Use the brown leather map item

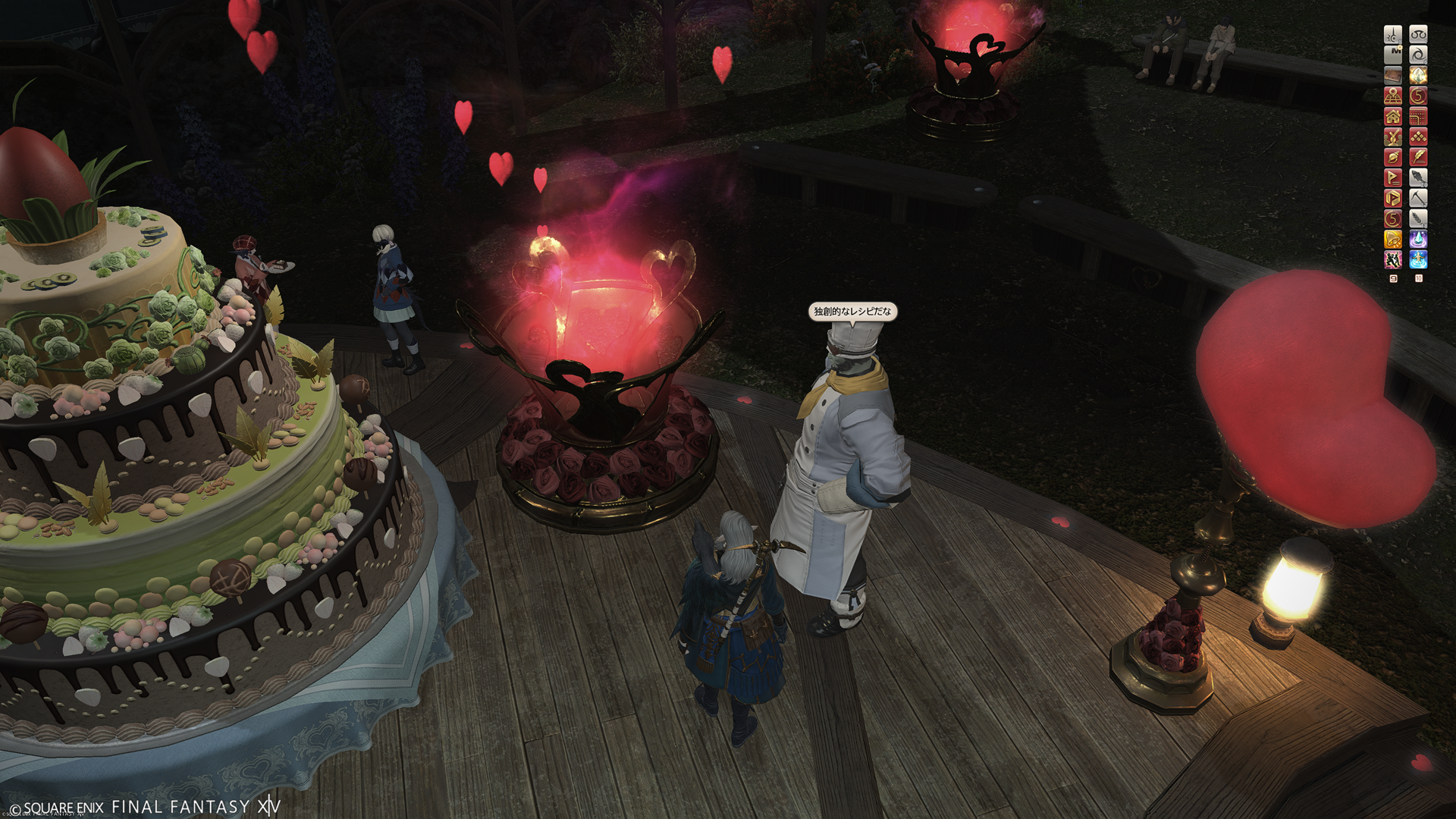pyautogui.click(x=1393, y=75)
